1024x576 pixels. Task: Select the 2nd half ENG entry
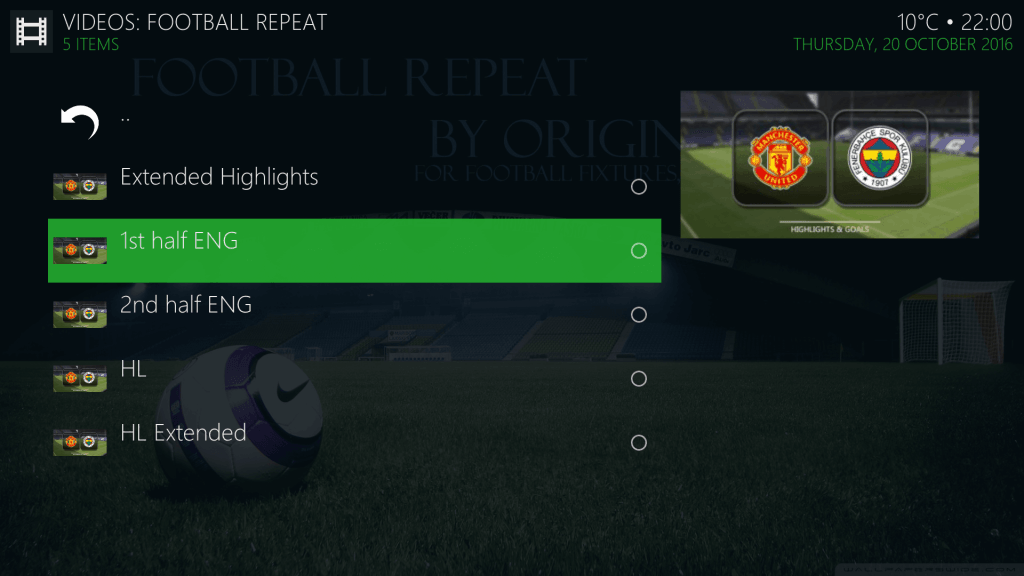coord(186,305)
